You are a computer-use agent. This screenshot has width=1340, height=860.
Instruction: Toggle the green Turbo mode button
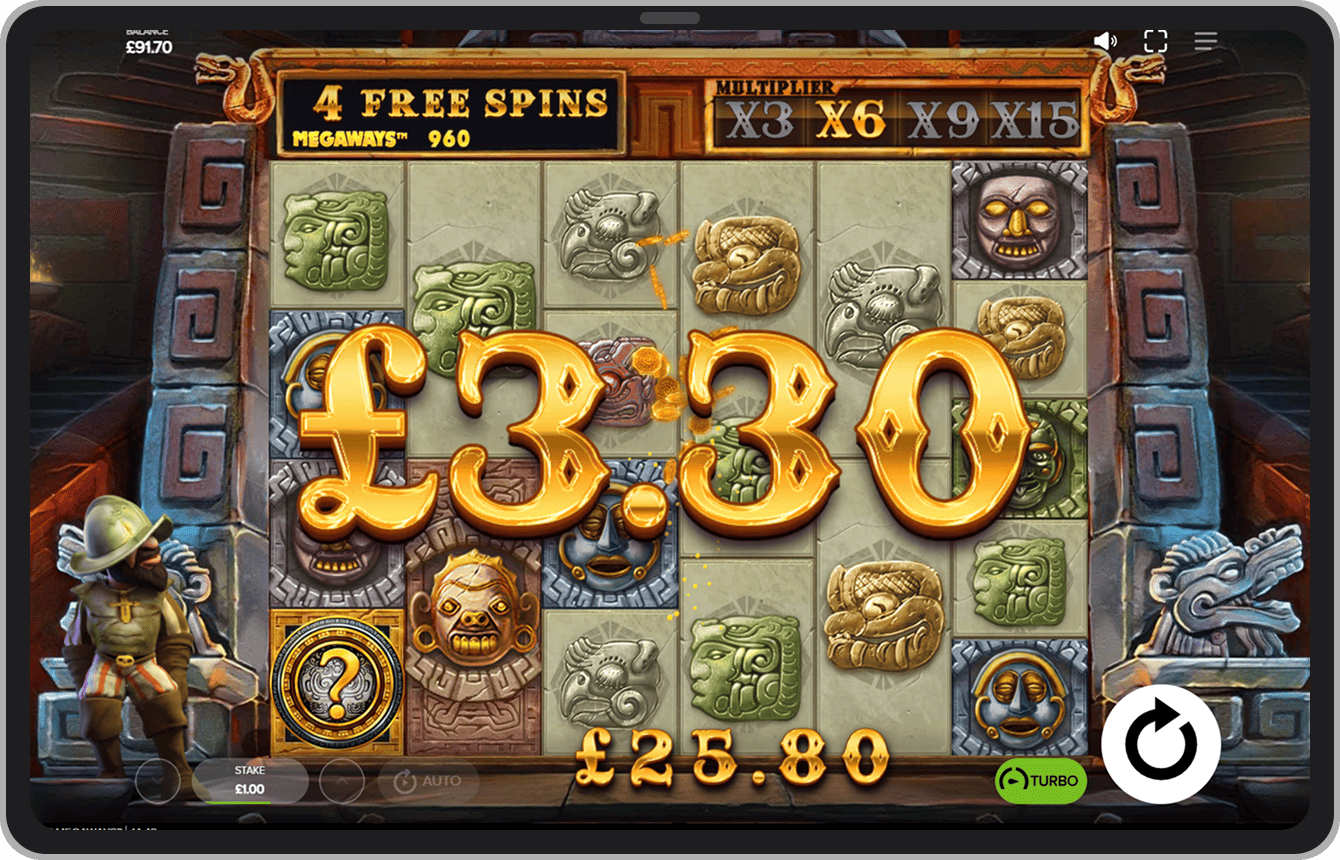tap(1040, 780)
